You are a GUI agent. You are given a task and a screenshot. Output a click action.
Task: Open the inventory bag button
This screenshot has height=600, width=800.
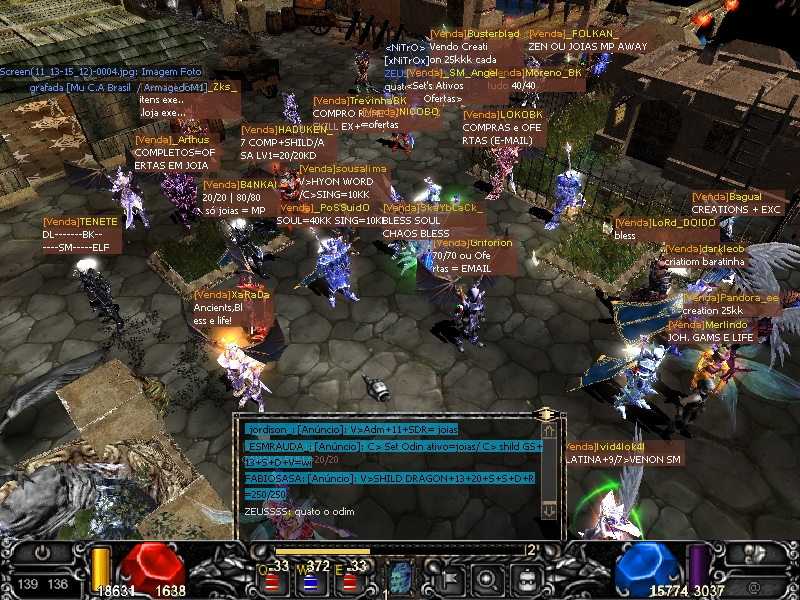[525, 577]
